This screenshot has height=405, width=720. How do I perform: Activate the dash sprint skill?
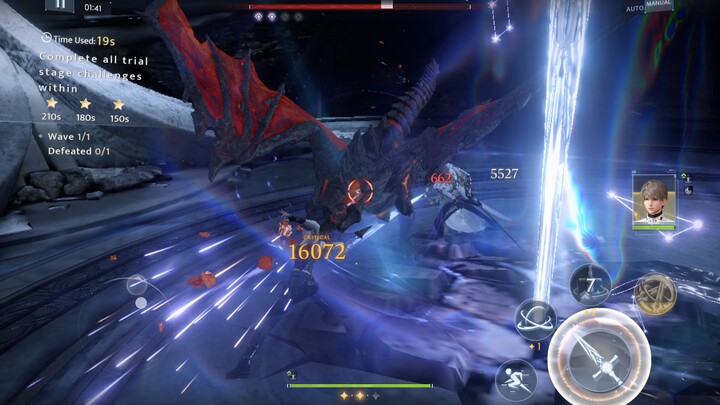(515, 378)
